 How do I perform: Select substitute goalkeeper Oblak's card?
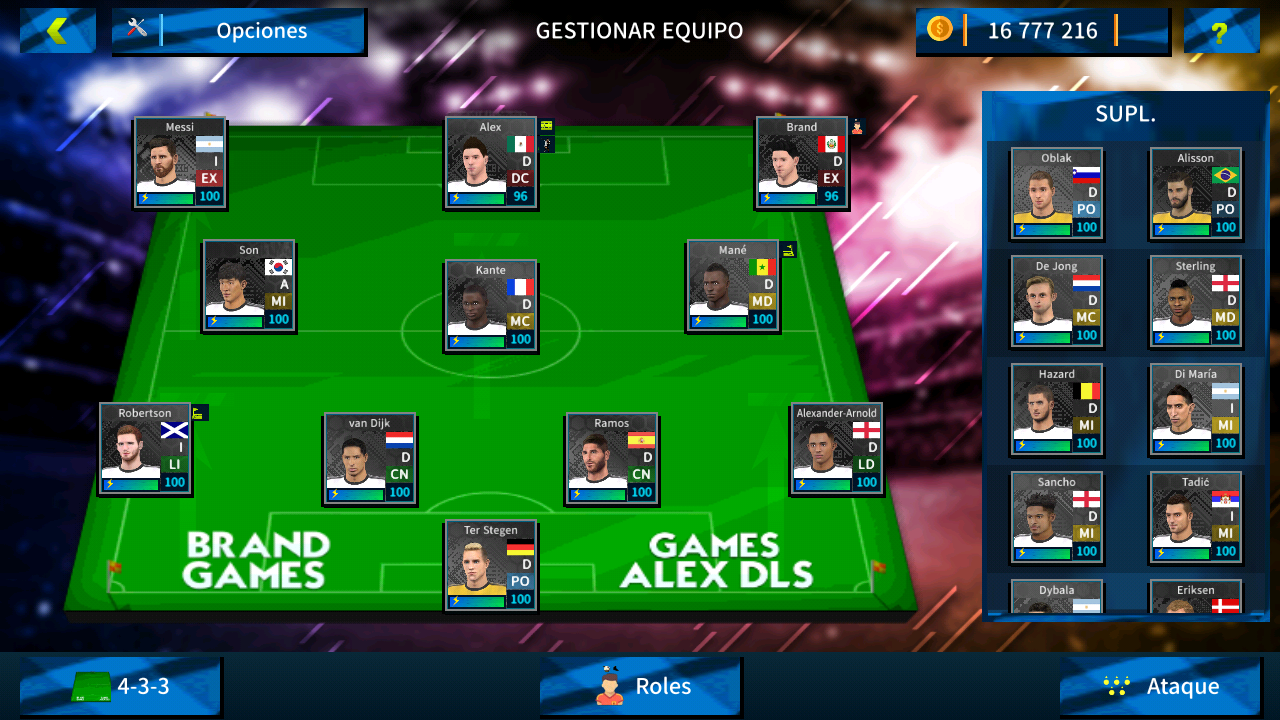pyautogui.click(x=1056, y=193)
